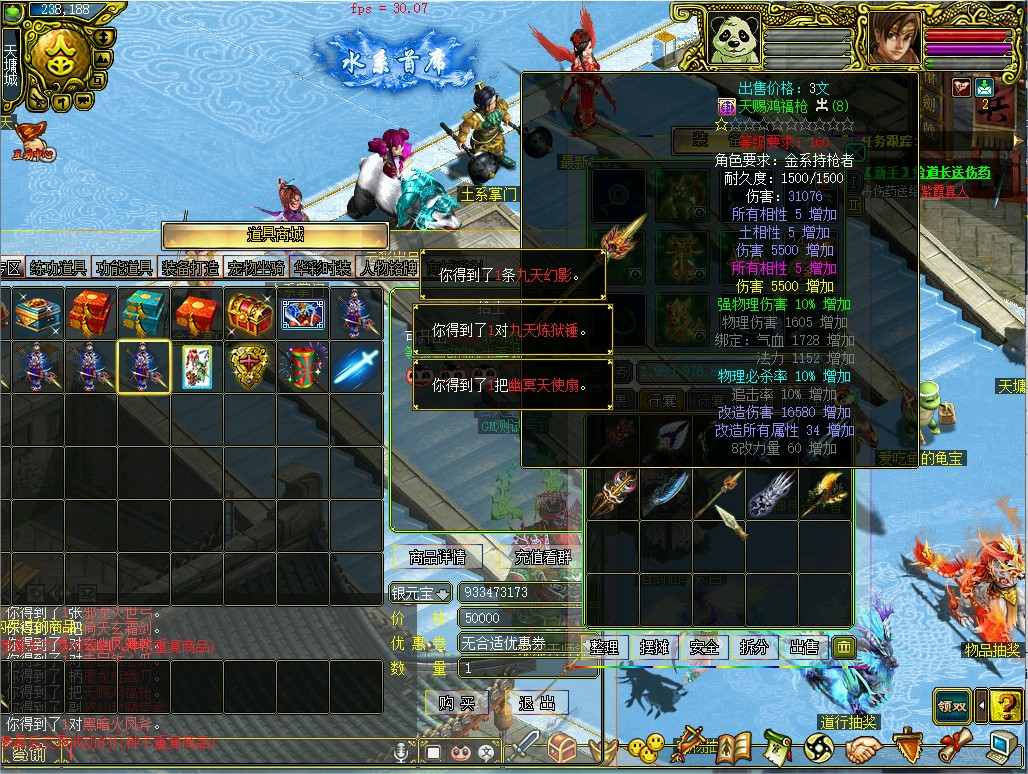
Task: Select the golden red treasure chest item
Action: tap(248, 313)
